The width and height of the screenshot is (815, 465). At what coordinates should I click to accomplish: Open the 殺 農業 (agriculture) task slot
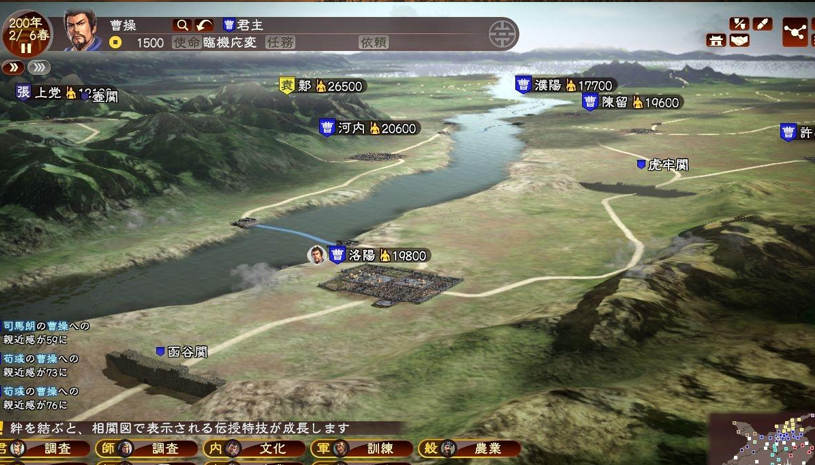coord(466,449)
